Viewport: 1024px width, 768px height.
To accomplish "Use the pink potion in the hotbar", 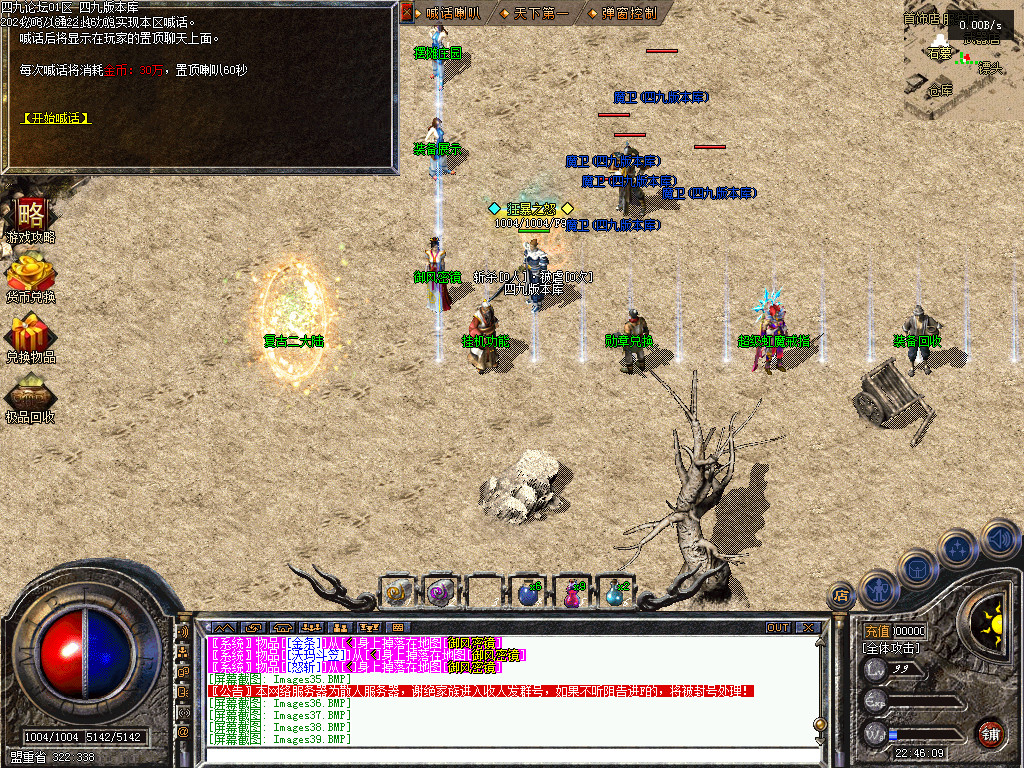I will click(572, 593).
